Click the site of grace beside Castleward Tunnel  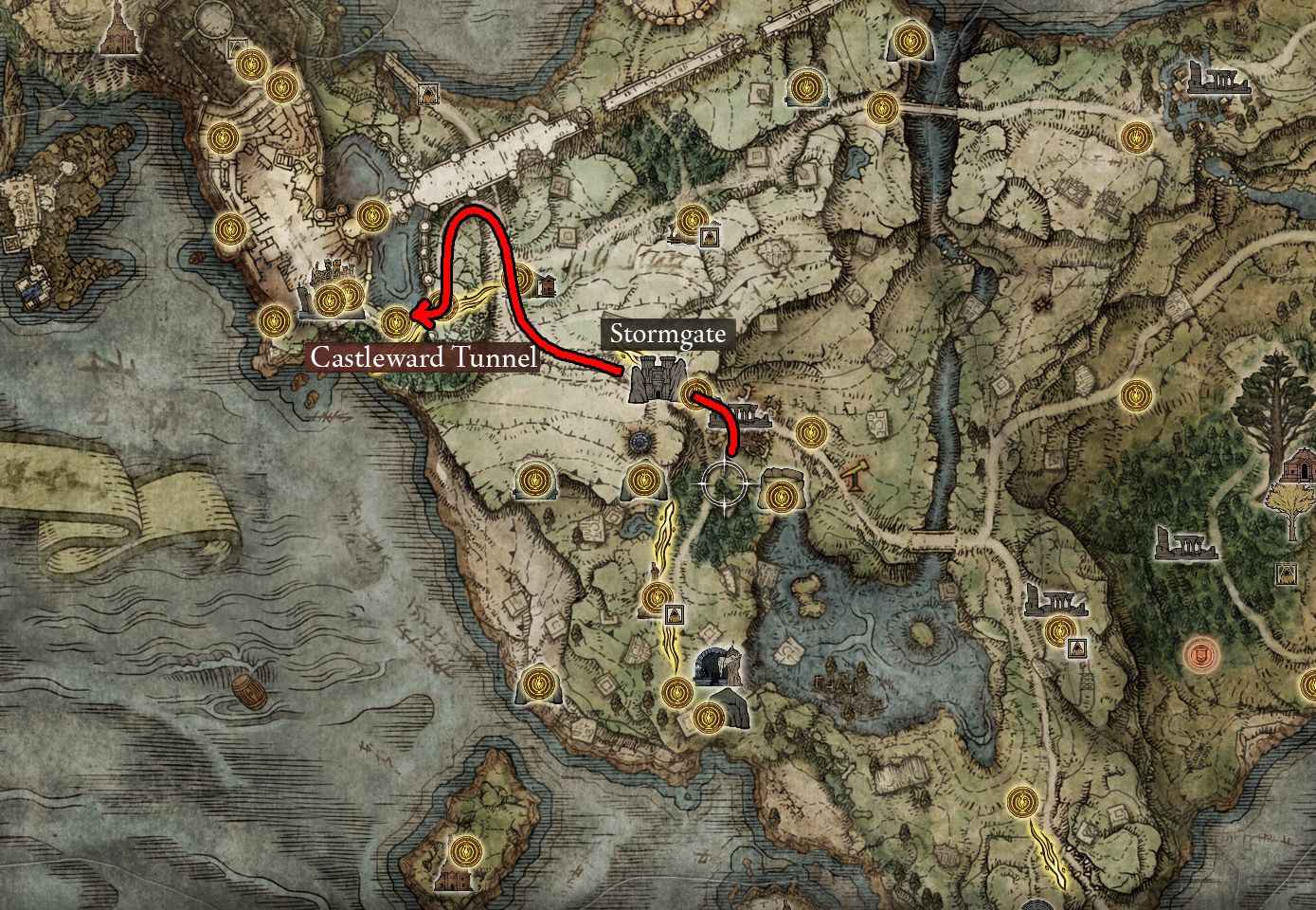click(x=396, y=324)
